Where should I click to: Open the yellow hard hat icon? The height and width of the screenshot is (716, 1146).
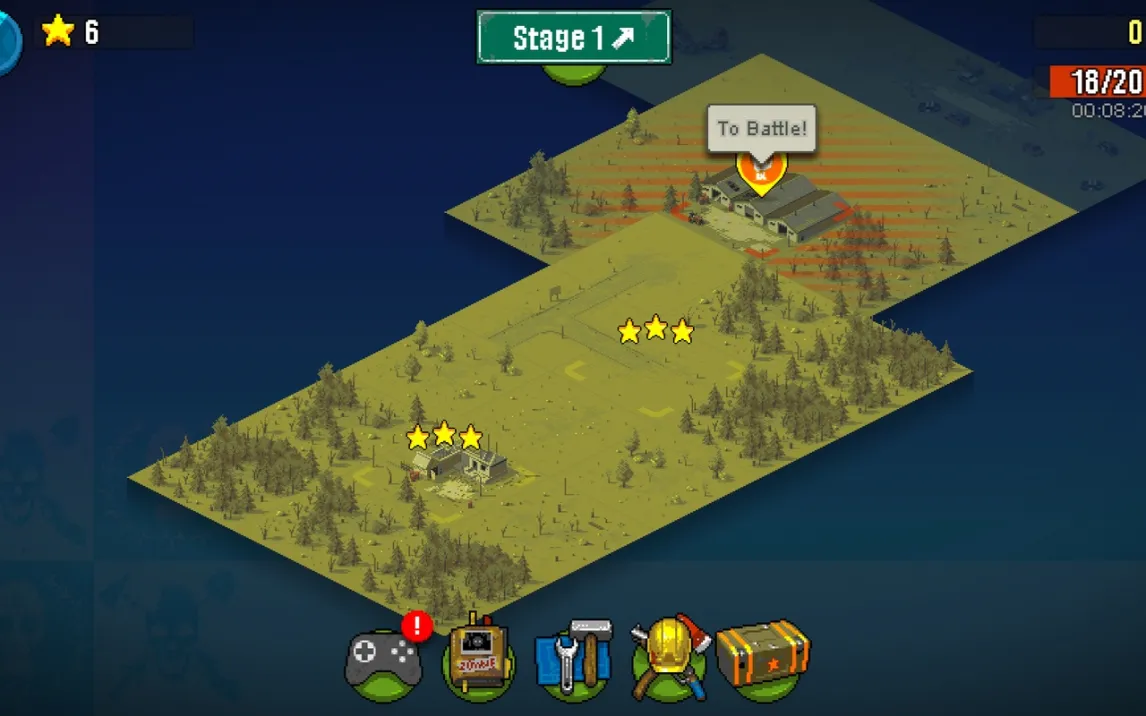click(669, 656)
